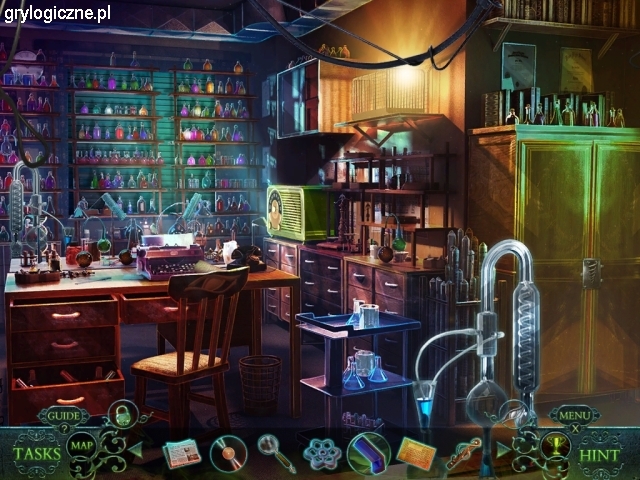Pick the magnifying glass from inventory
The width and height of the screenshot is (640, 480).
pos(274,453)
